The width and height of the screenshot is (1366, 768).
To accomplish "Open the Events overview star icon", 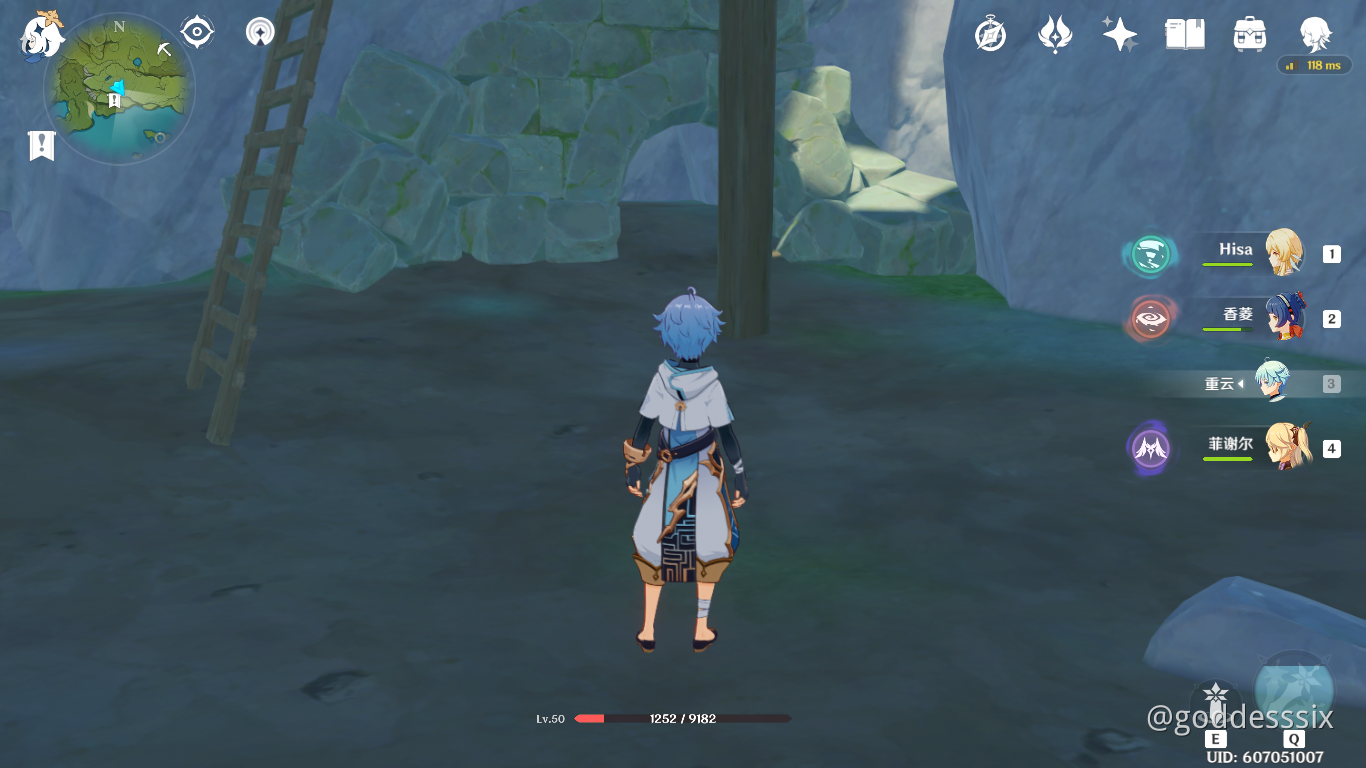I will click(x=1119, y=33).
